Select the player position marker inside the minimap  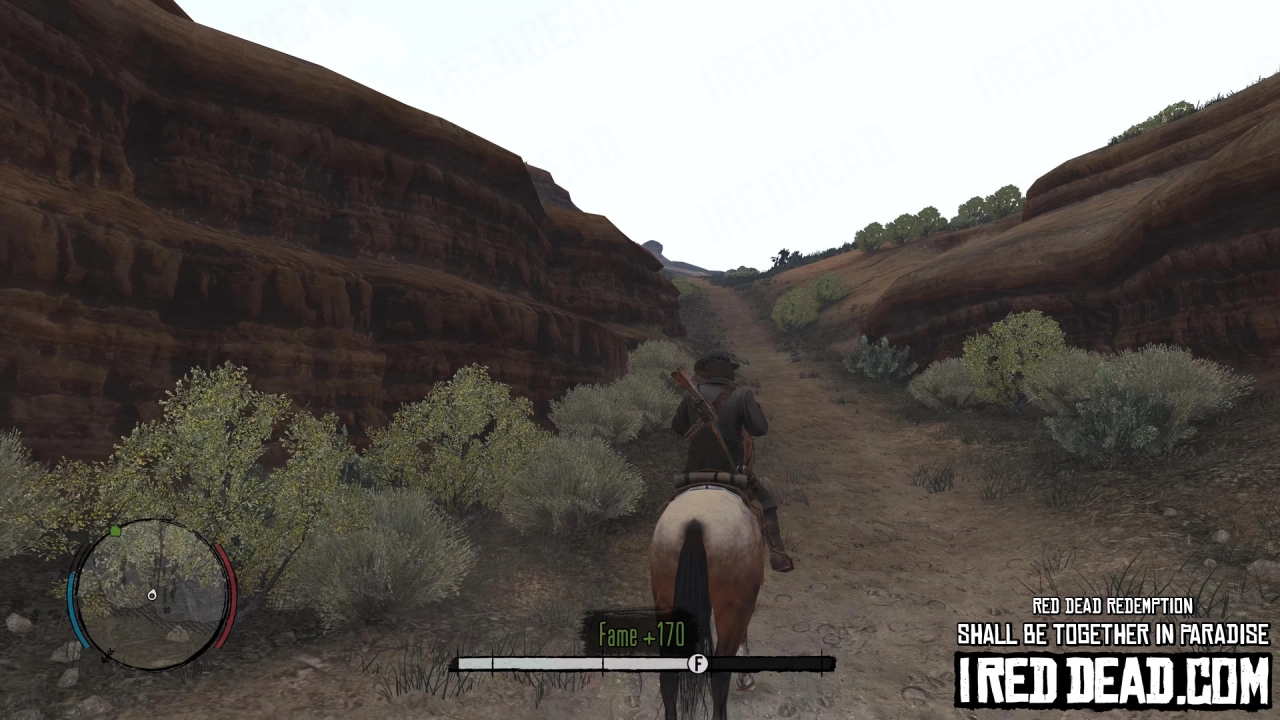(152, 597)
